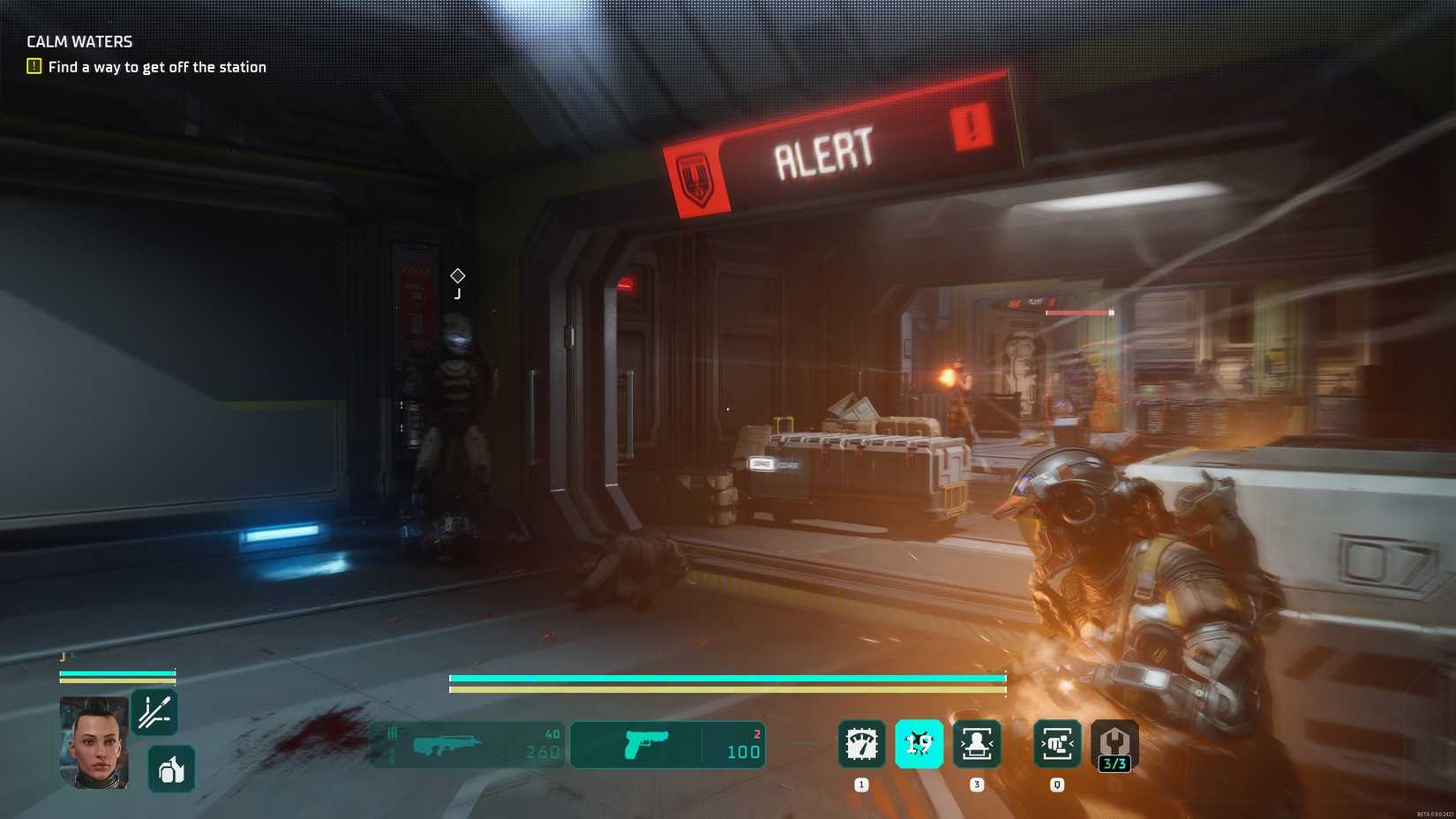Click the player's cyan health bar
Image resolution: width=1456 pixels, height=819 pixels.
(727, 678)
